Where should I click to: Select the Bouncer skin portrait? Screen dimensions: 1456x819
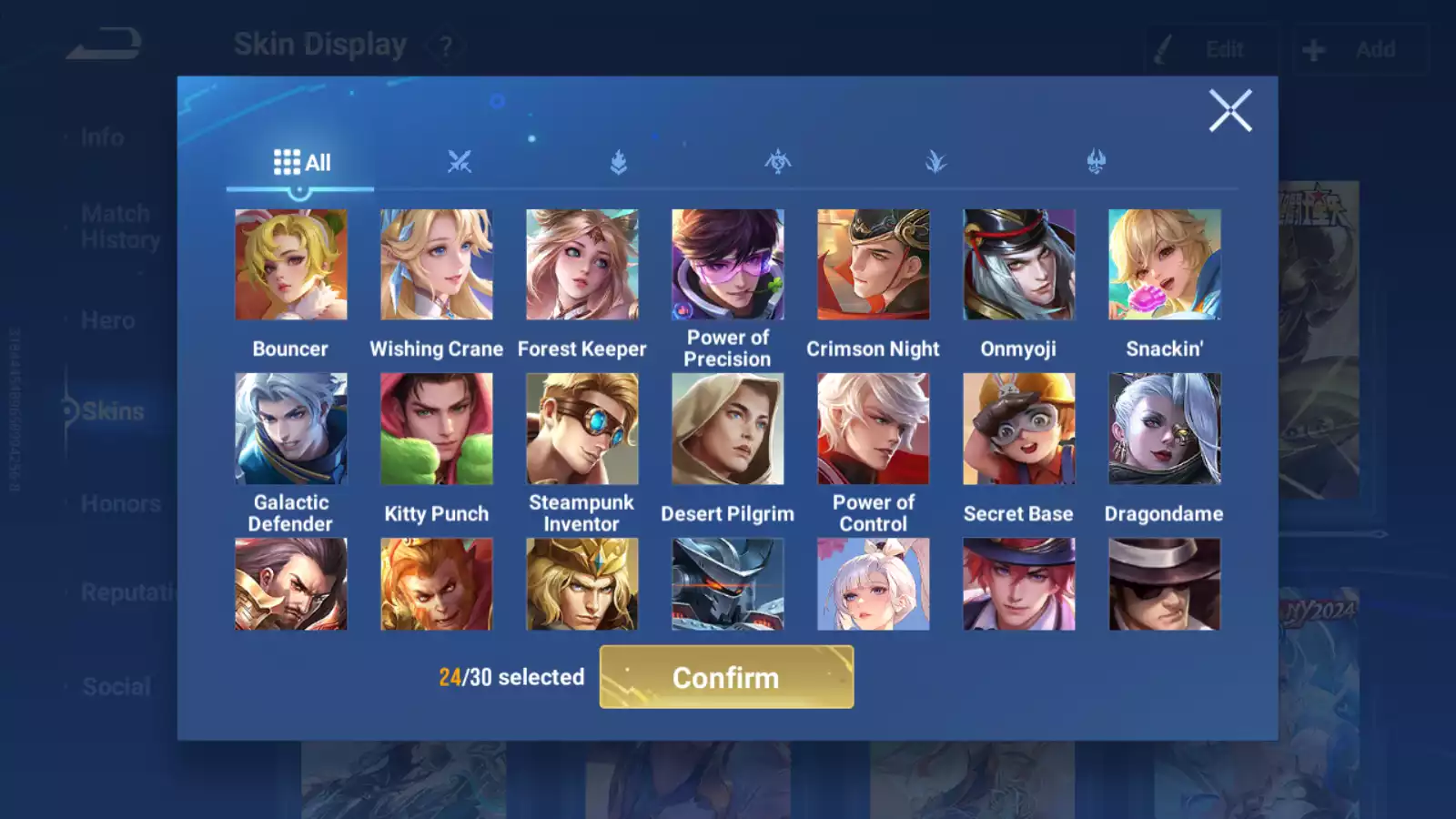(x=290, y=265)
